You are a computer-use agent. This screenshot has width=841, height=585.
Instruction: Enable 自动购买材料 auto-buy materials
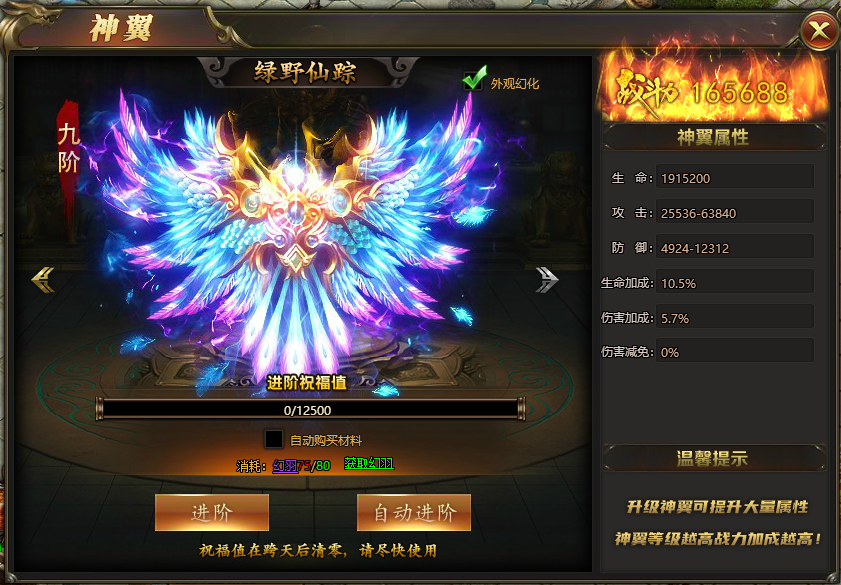273,439
